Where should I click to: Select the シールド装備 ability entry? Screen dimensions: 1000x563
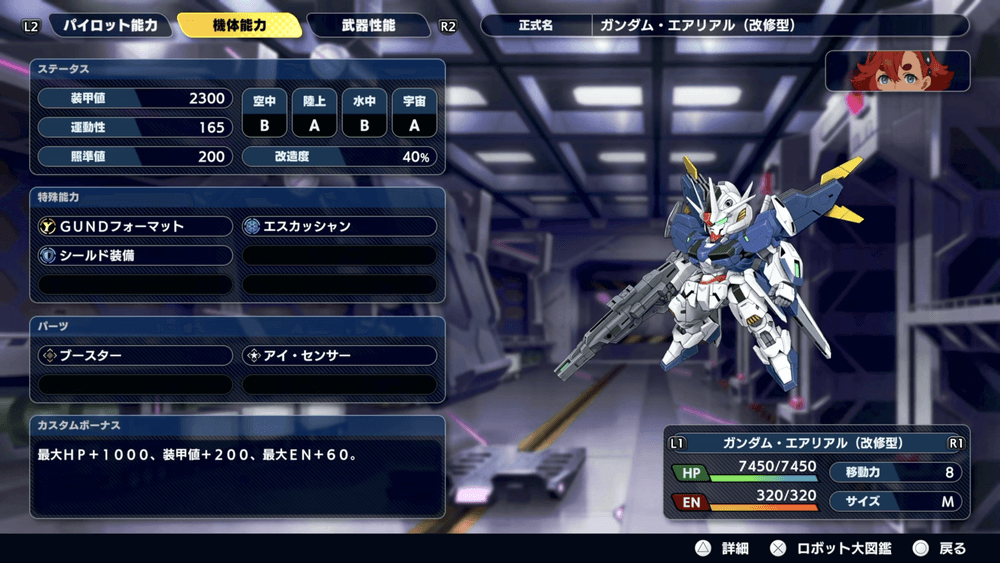[x=134, y=256]
